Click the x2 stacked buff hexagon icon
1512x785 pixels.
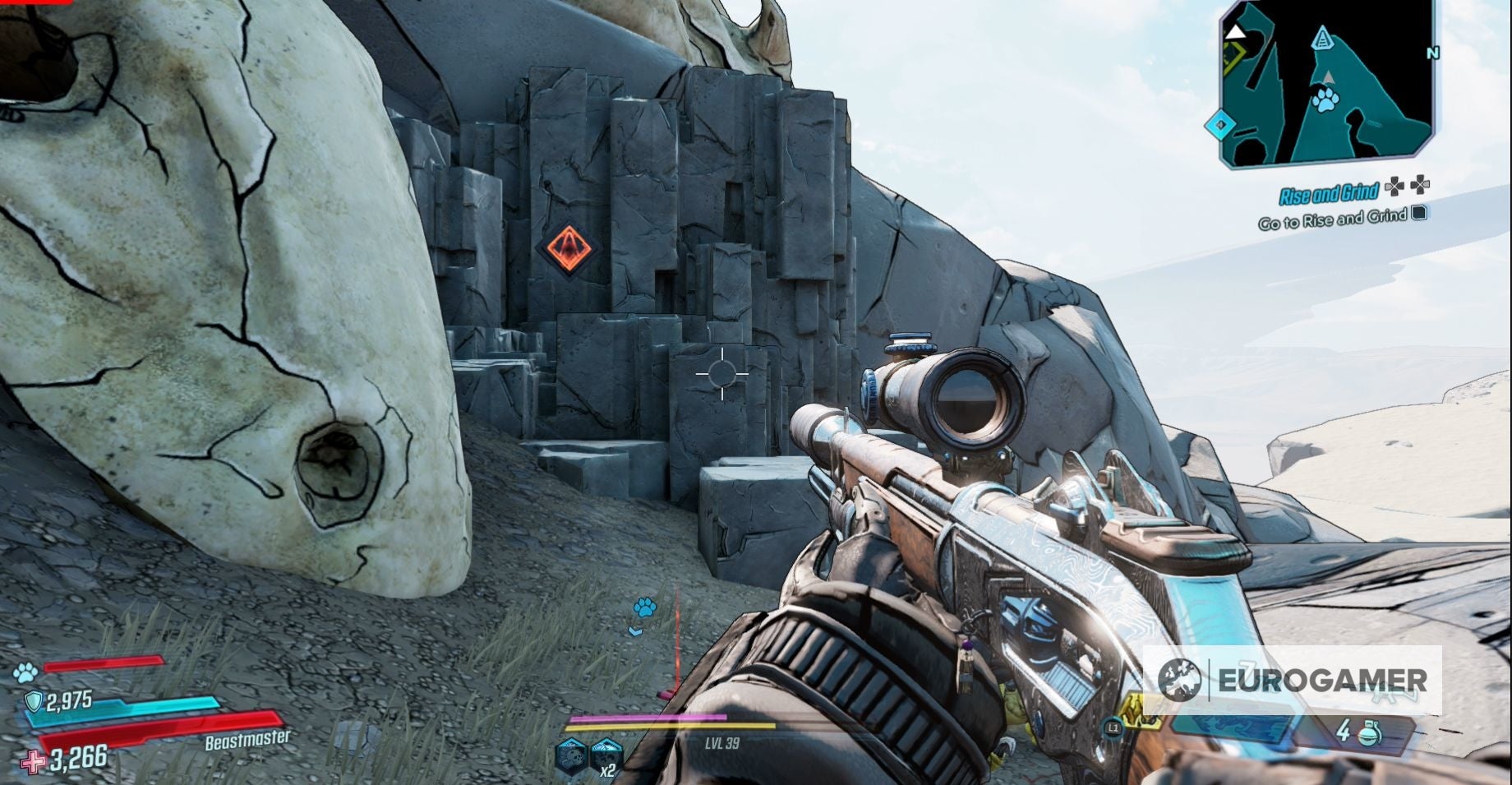(605, 756)
